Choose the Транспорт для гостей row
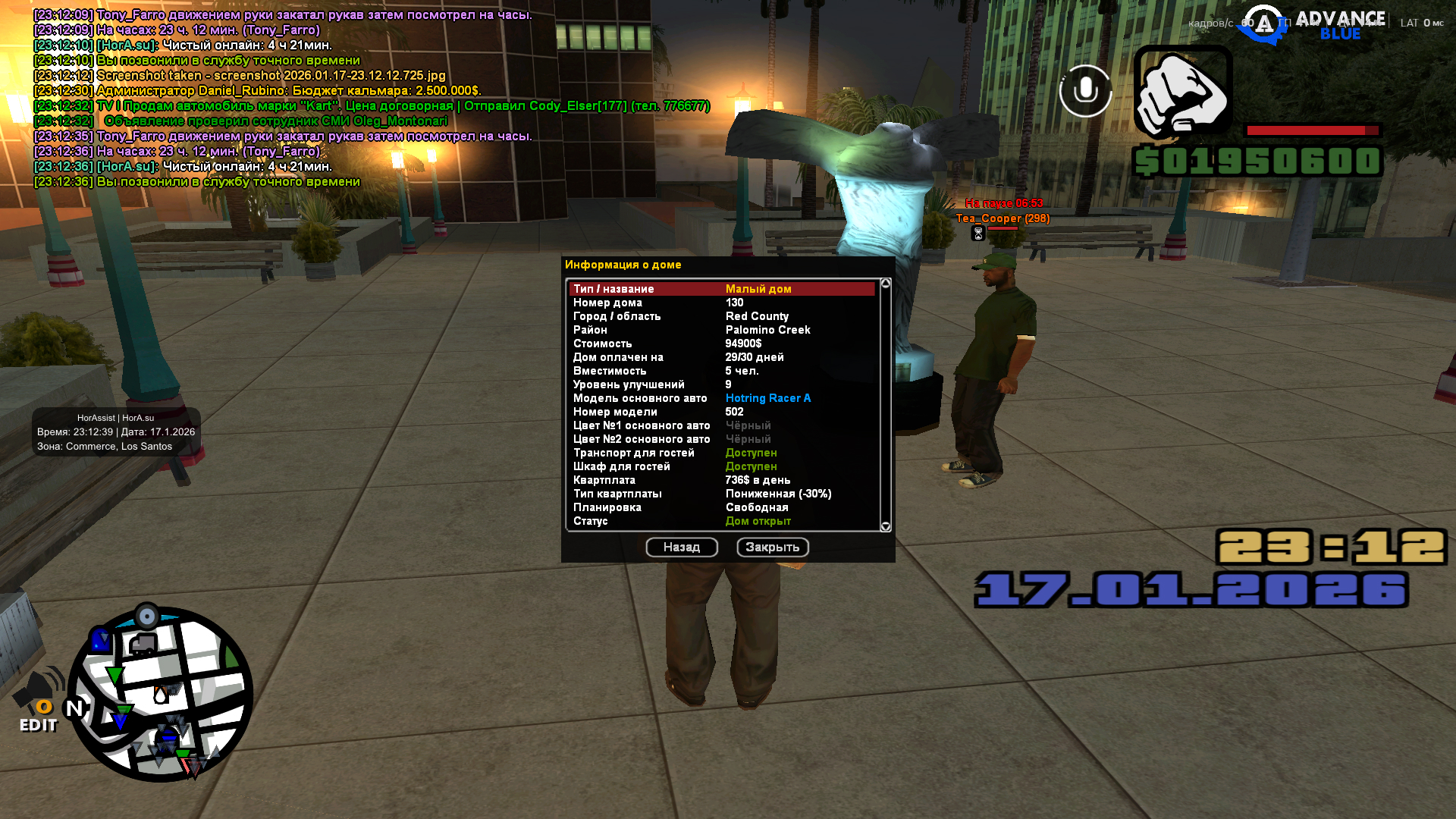Viewport: 1456px width, 819px height. tap(722, 453)
